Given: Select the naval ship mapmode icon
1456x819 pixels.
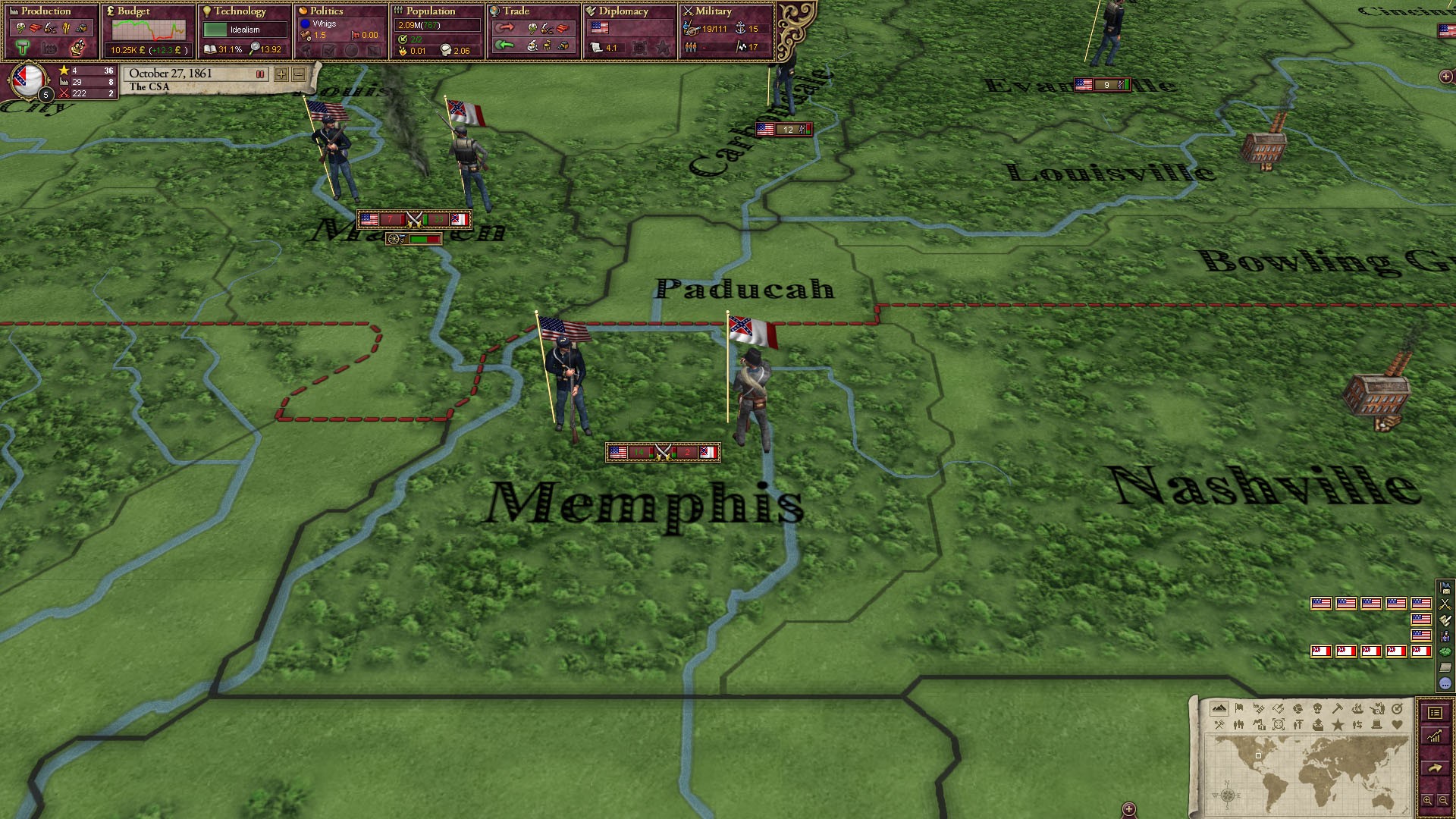Looking at the screenshot, I should click(x=1359, y=710).
